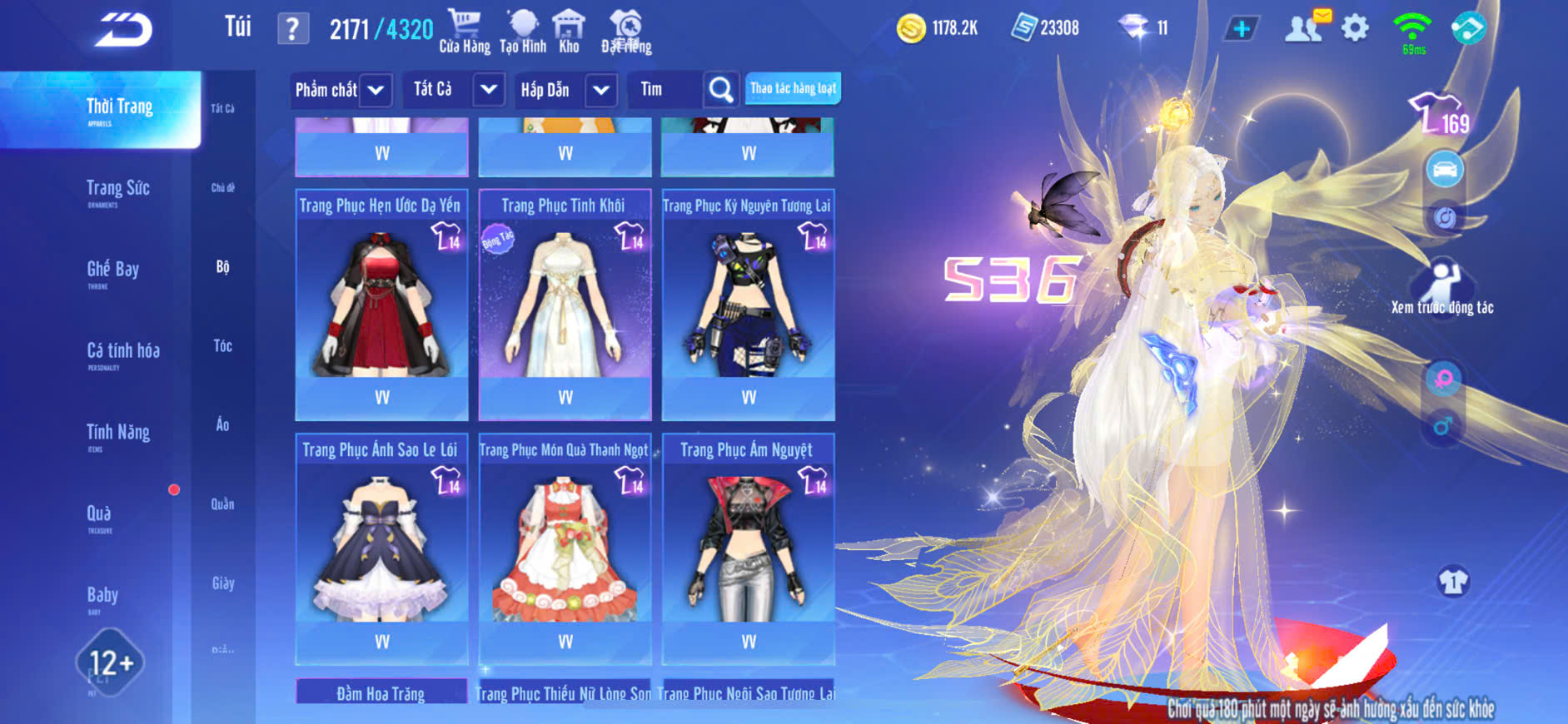The image size is (1568, 724).
Task: Open the gear settings icon
Action: point(1355,28)
